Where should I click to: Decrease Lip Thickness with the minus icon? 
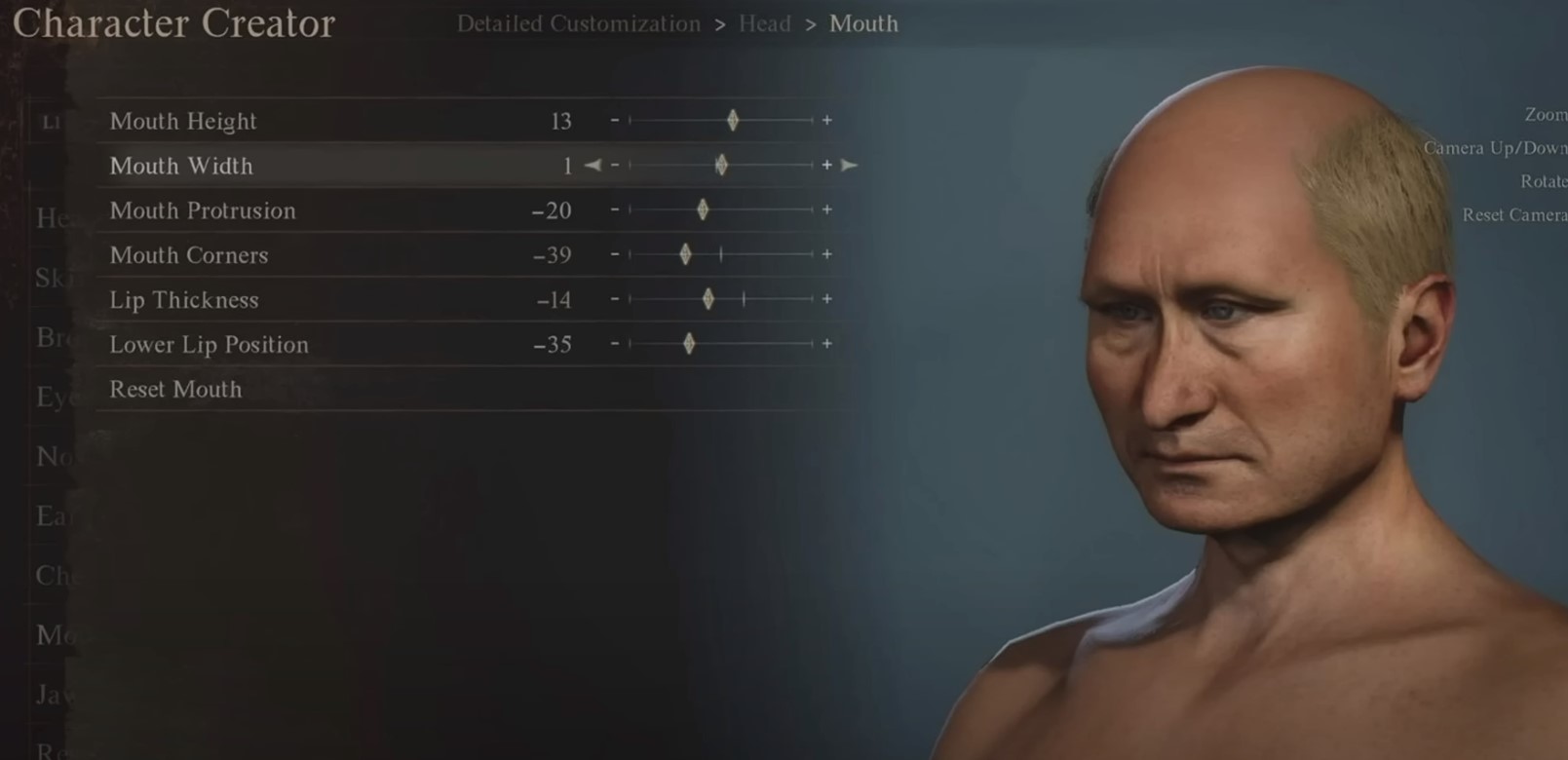tap(616, 300)
